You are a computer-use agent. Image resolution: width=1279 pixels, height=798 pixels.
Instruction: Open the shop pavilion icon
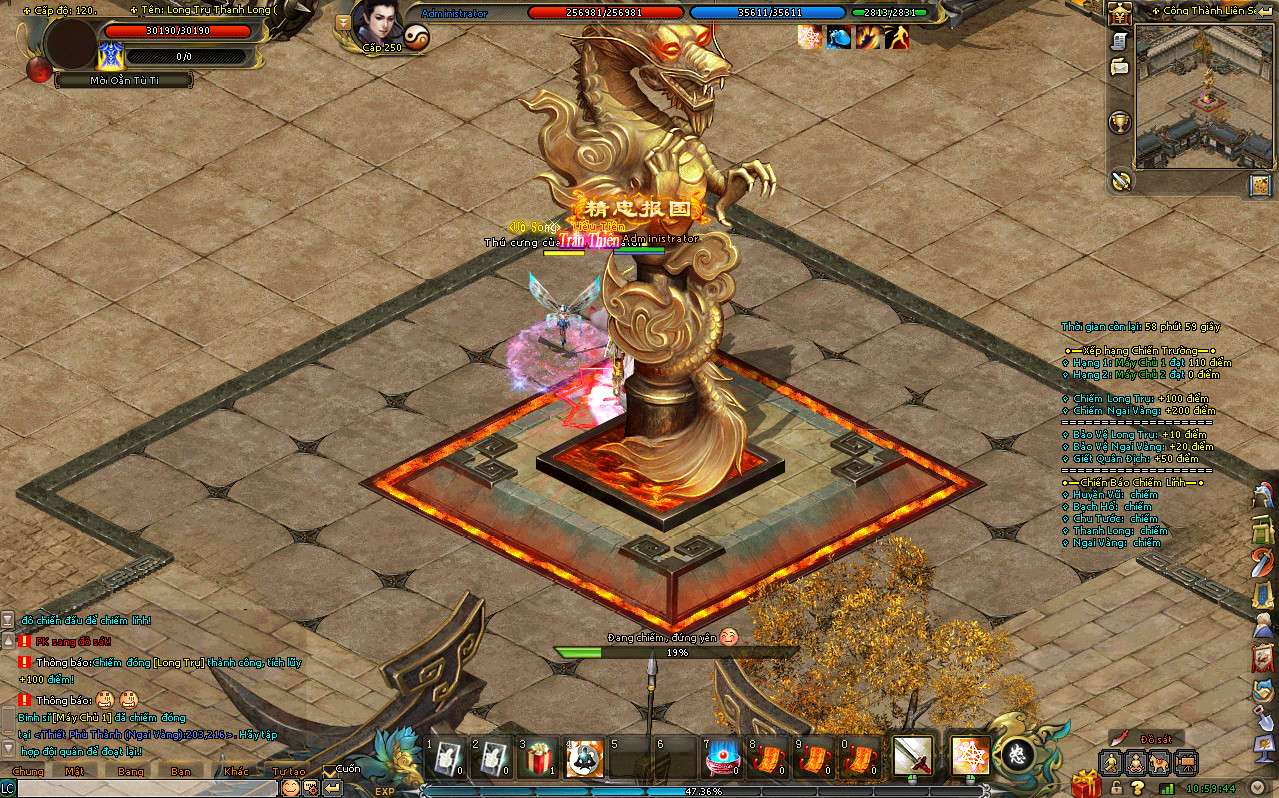click(x=1119, y=13)
